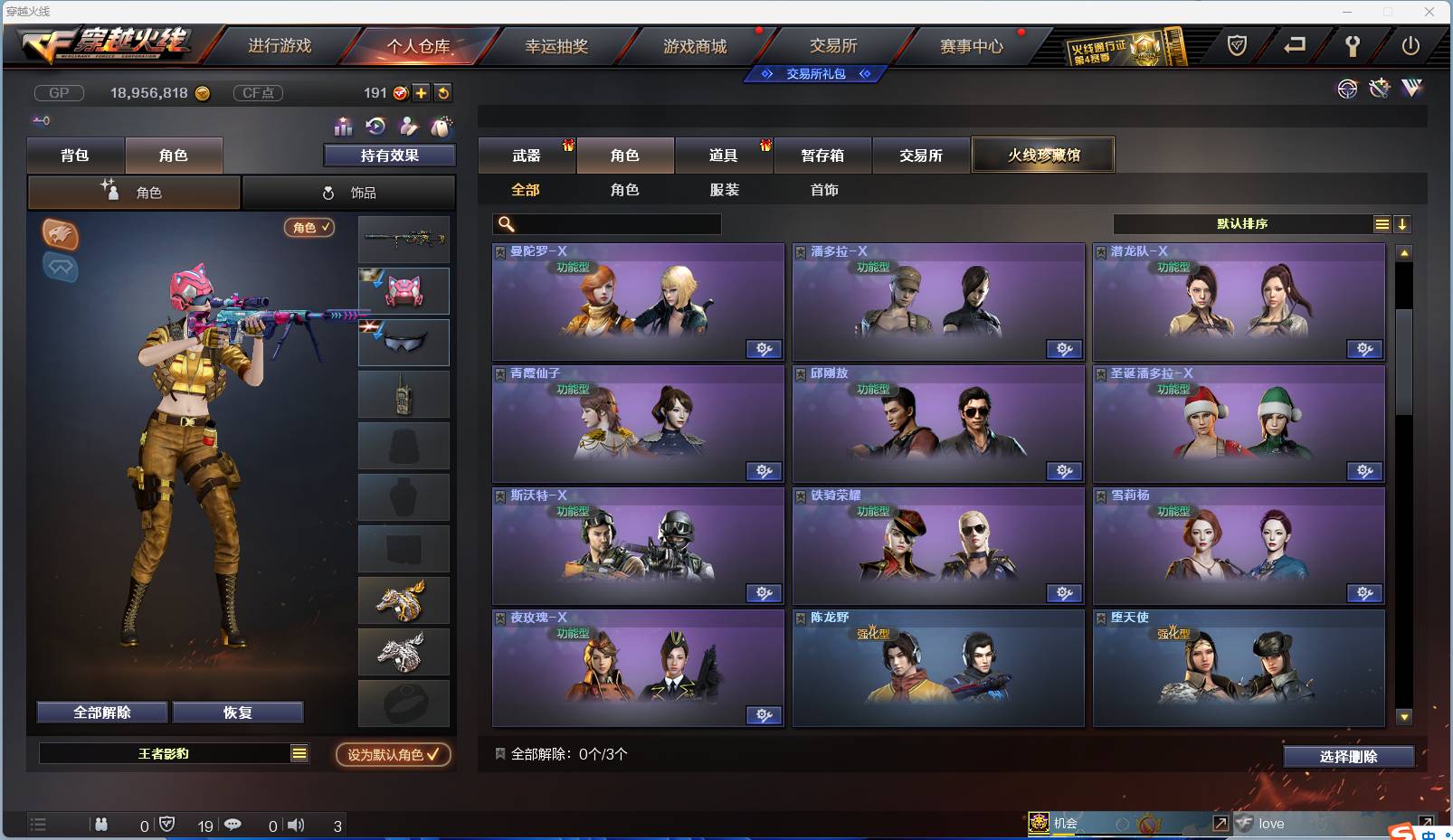Click the speaker volume icon on the bottom bar
This screenshot has width=1453, height=840.
pos(296,825)
